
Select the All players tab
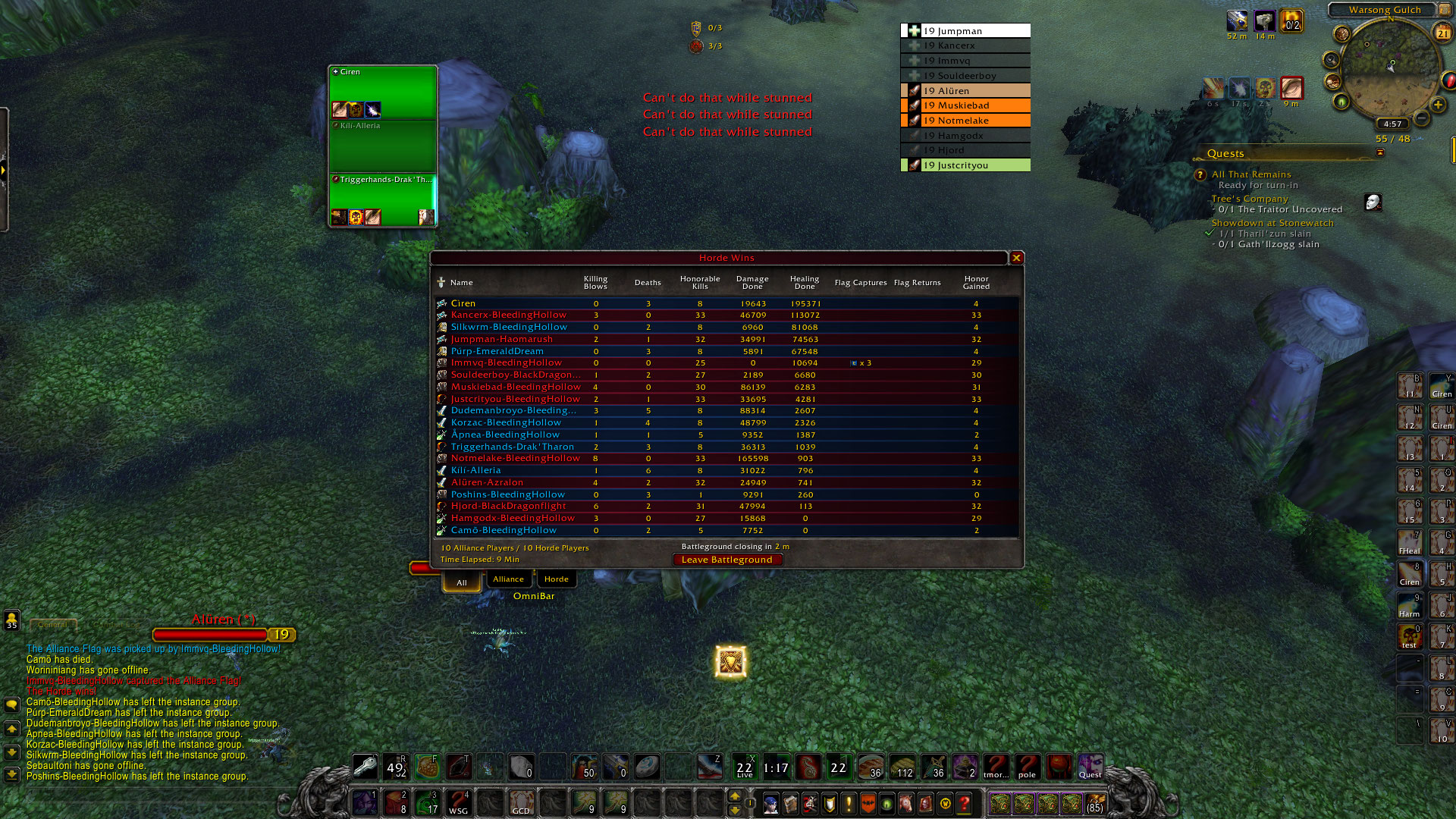(462, 582)
